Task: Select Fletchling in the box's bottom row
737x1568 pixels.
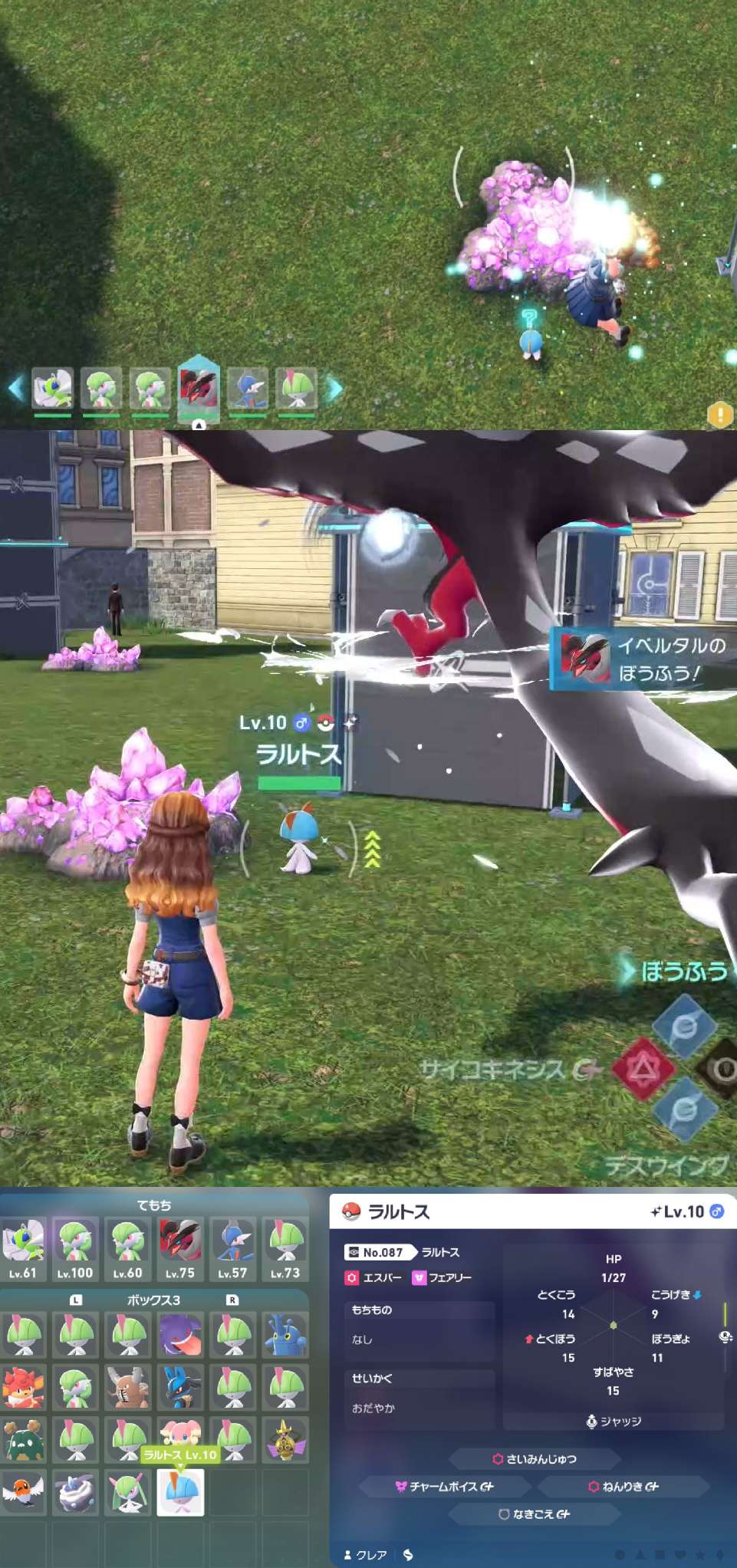Action: [x=23, y=1492]
